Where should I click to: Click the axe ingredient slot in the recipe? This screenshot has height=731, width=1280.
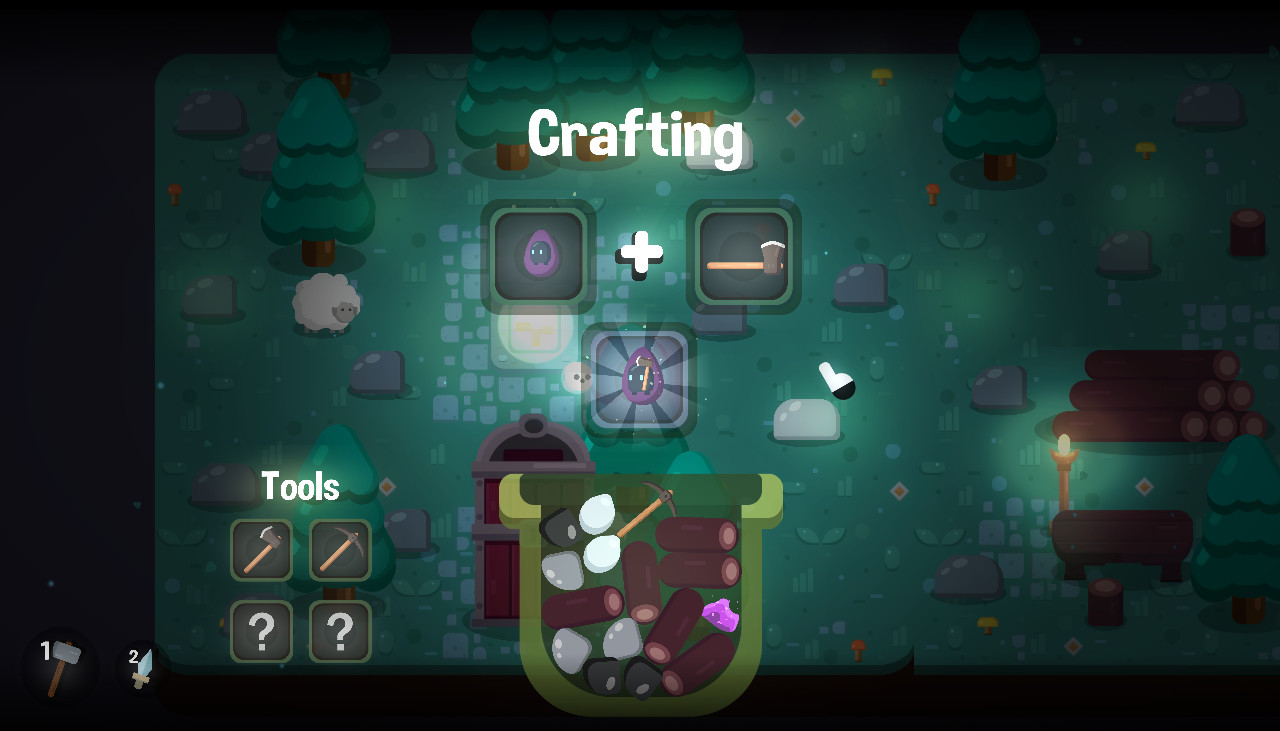click(x=745, y=256)
